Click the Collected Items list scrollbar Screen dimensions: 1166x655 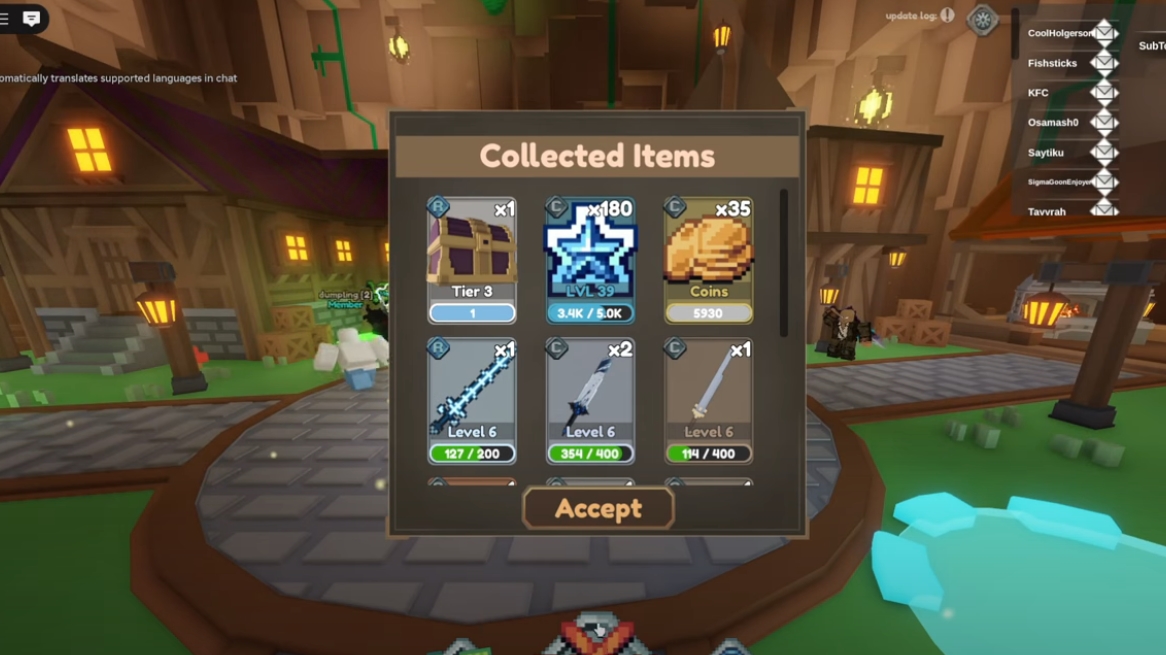point(783,264)
